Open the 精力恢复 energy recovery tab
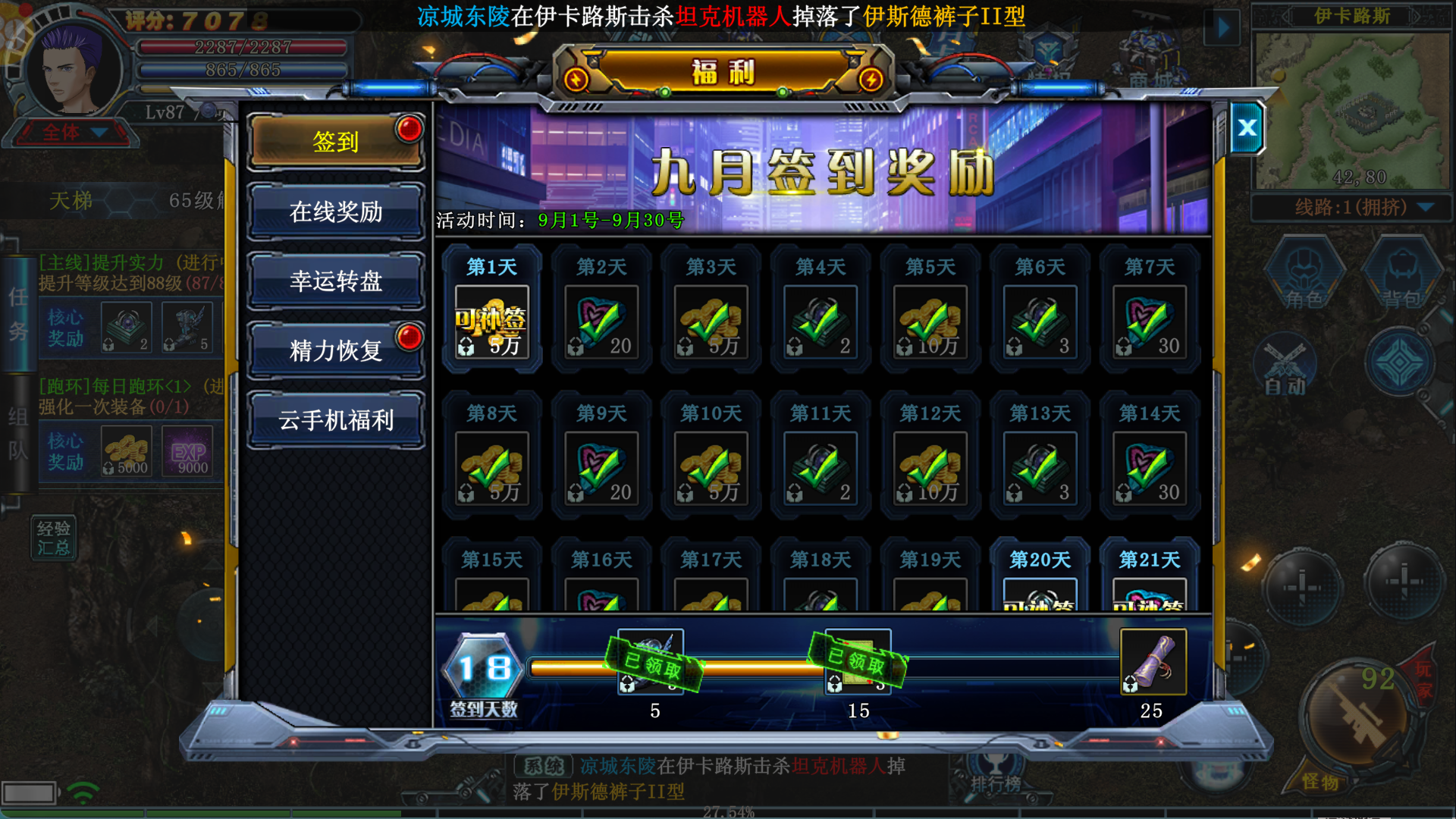 pos(335,350)
